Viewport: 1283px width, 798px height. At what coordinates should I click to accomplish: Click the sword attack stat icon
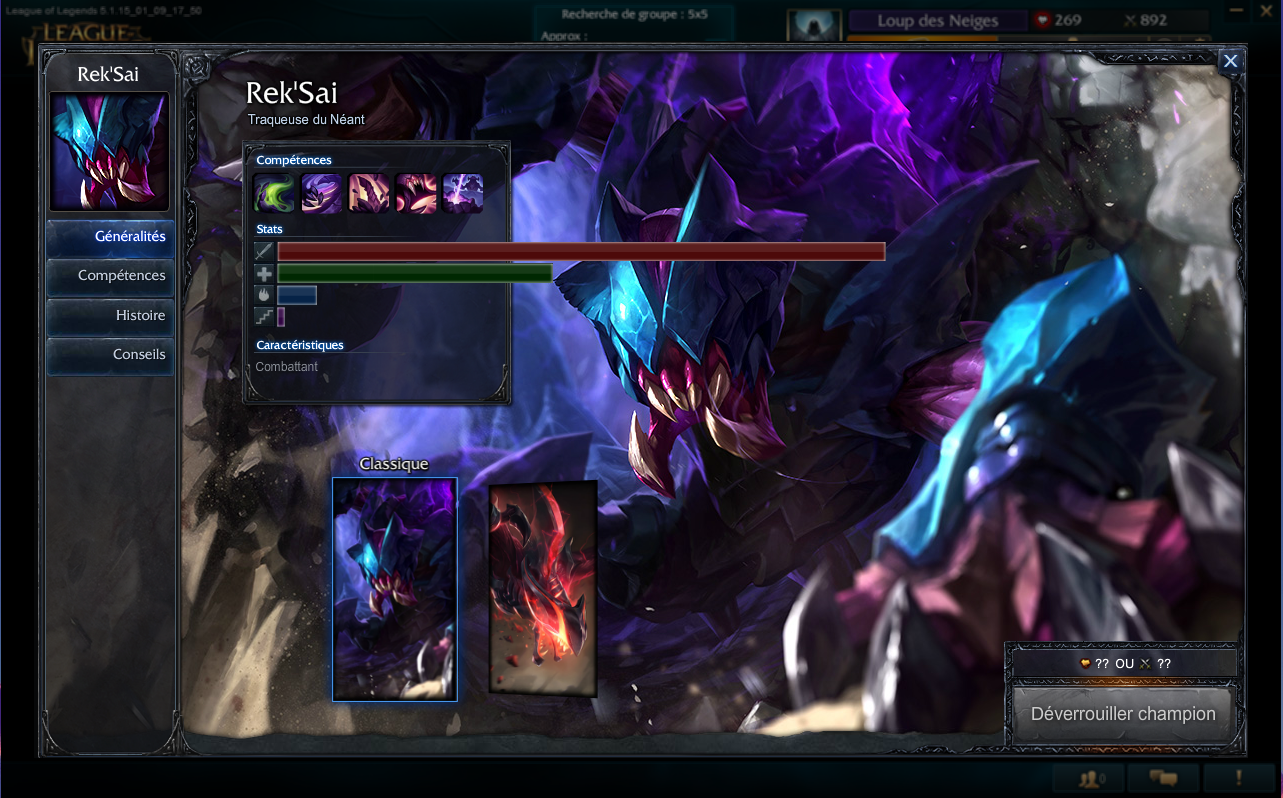click(263, 251)
